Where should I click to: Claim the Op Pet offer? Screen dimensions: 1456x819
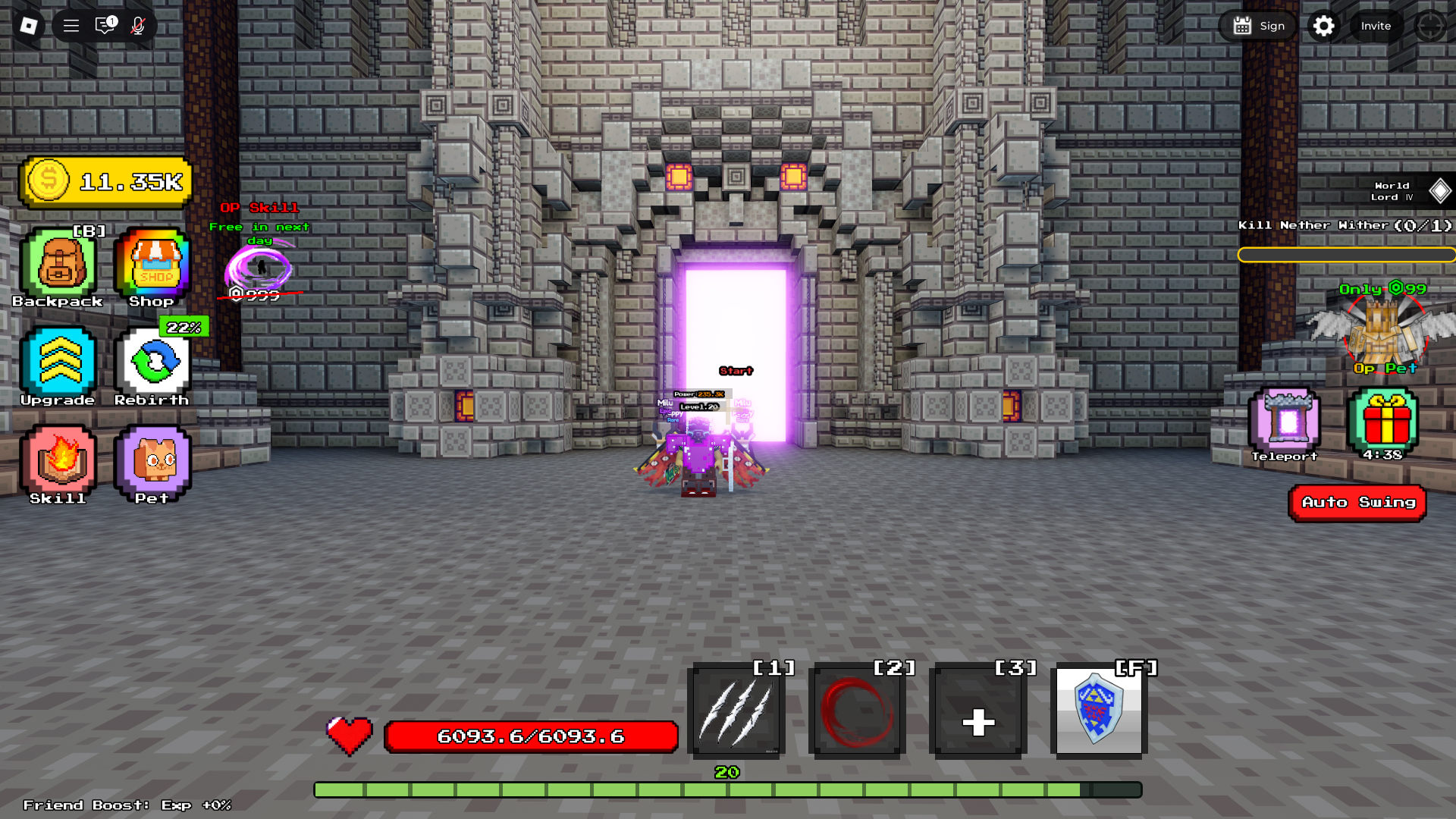click(x=1383, y=334)
